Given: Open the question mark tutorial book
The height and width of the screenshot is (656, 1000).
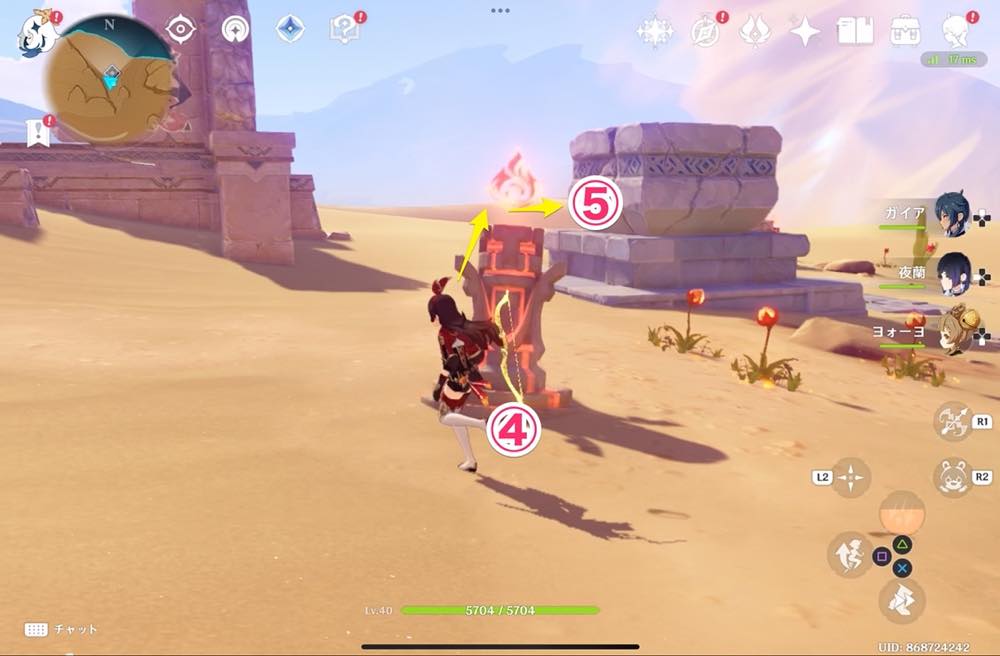Looking at the screenshot, I should tap(345, 30).
